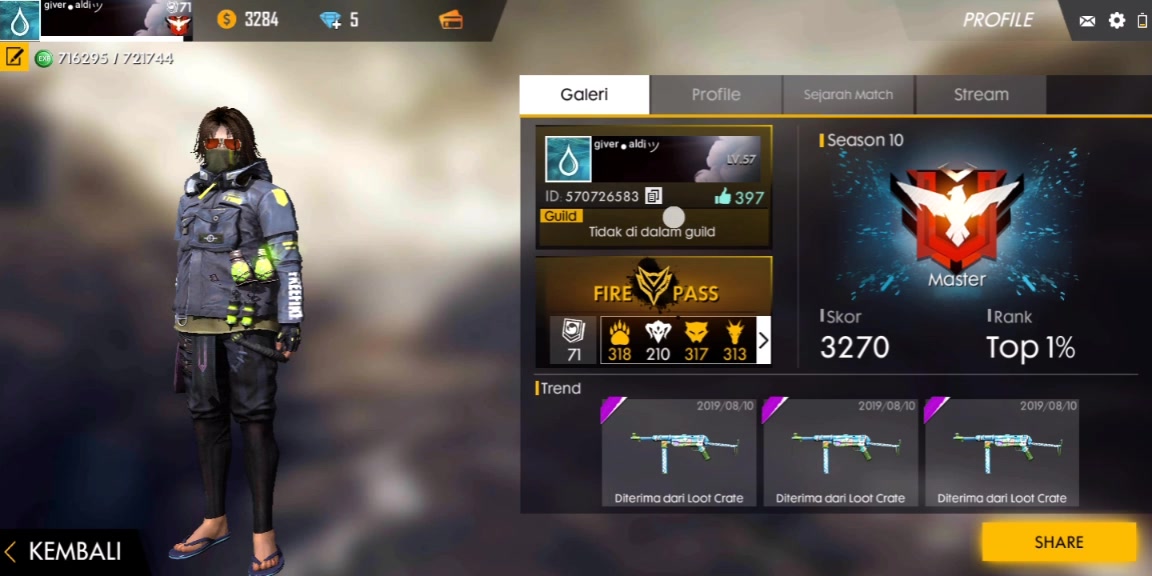
Task: Click the yellow edit pencil icon
Action: (x=14, y=57)
